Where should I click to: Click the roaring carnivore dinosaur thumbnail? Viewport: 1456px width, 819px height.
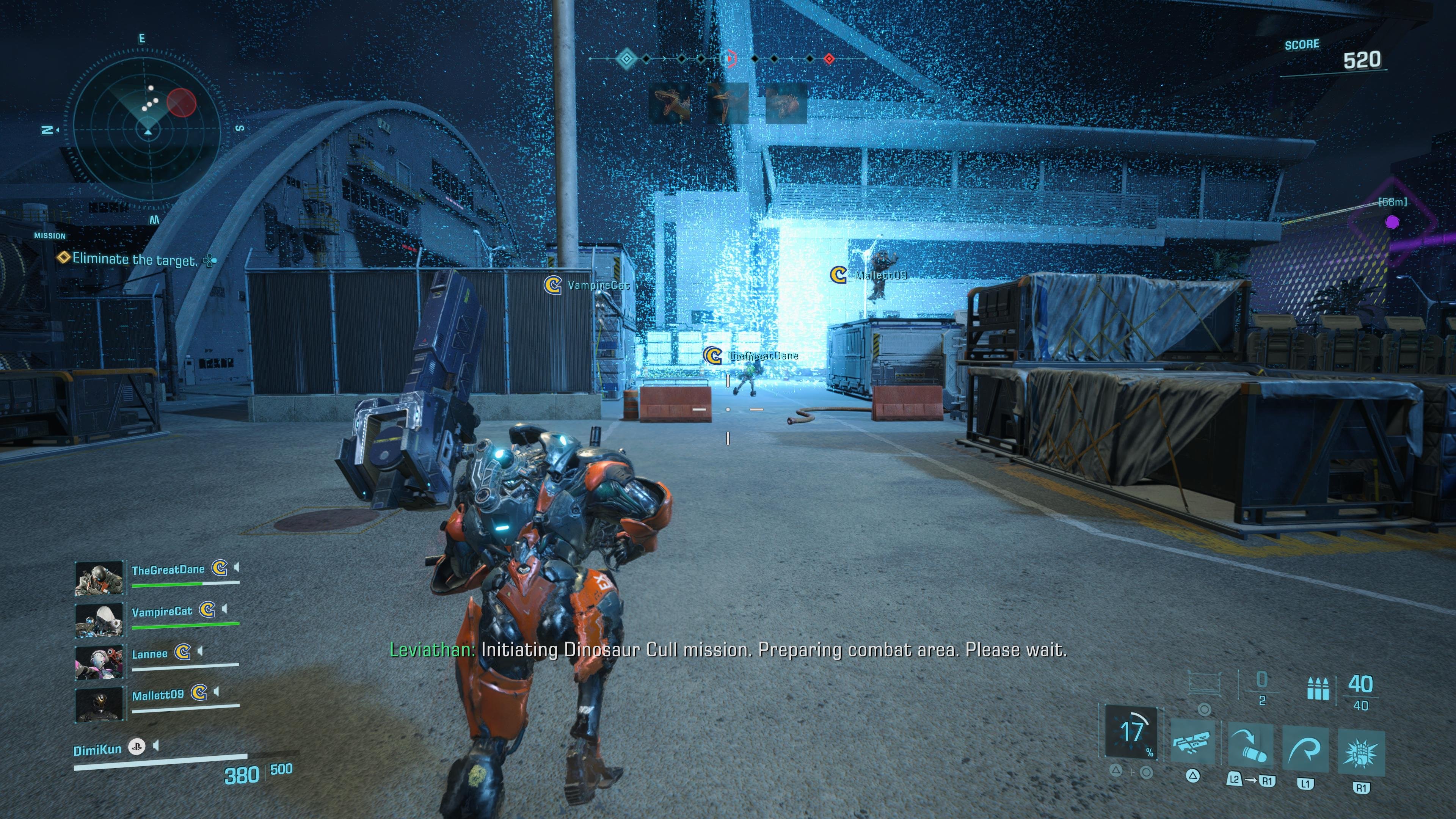point(671,104)
